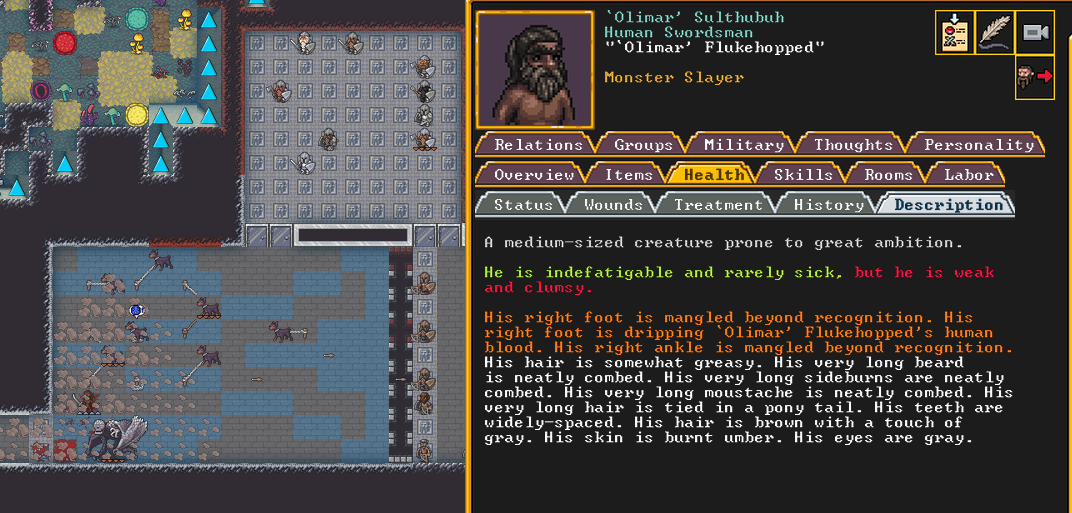1072x513 pixels.
Task: Click the figure with red arrow icon
Action: coord(1035,76)
